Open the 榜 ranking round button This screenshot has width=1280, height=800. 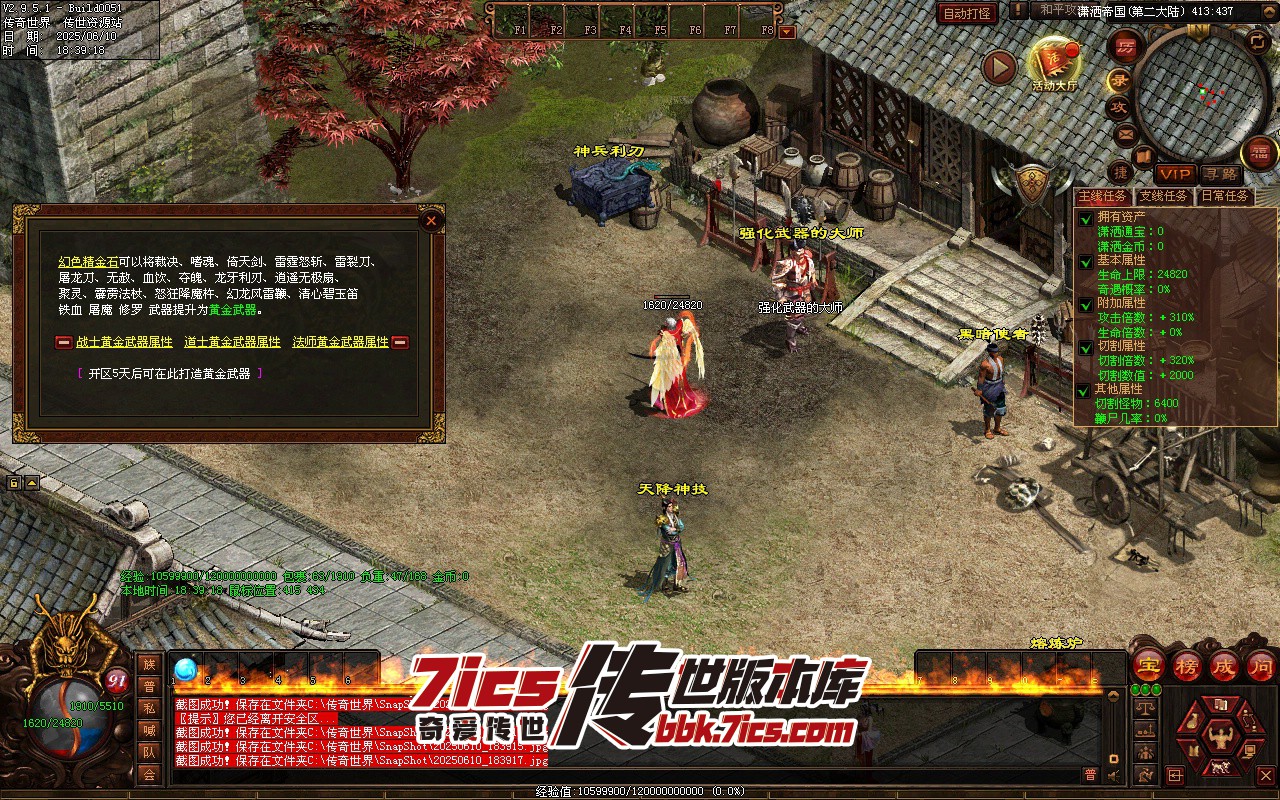(1187, 666)
